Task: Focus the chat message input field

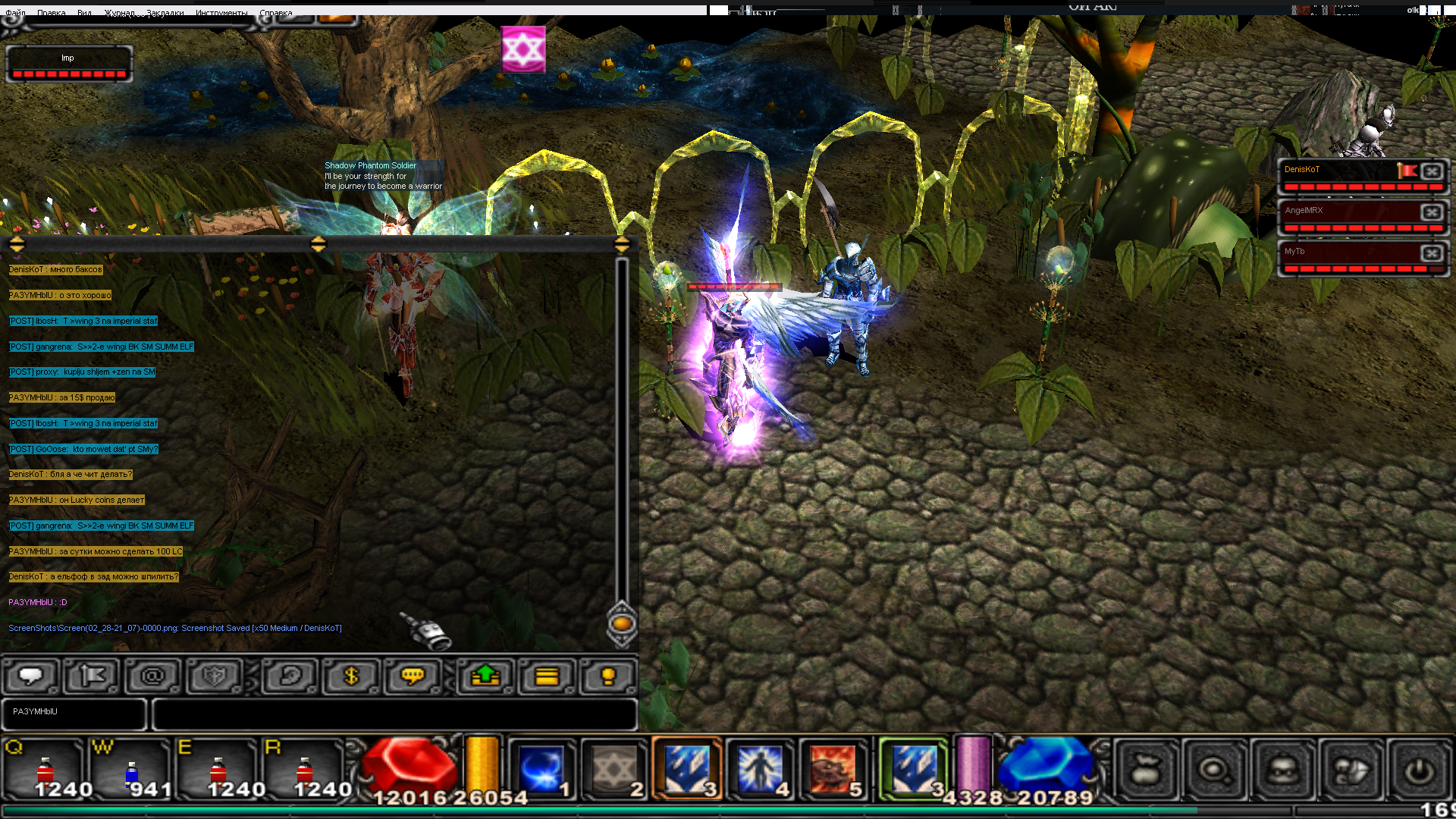Action: click(x=394, y=714)
